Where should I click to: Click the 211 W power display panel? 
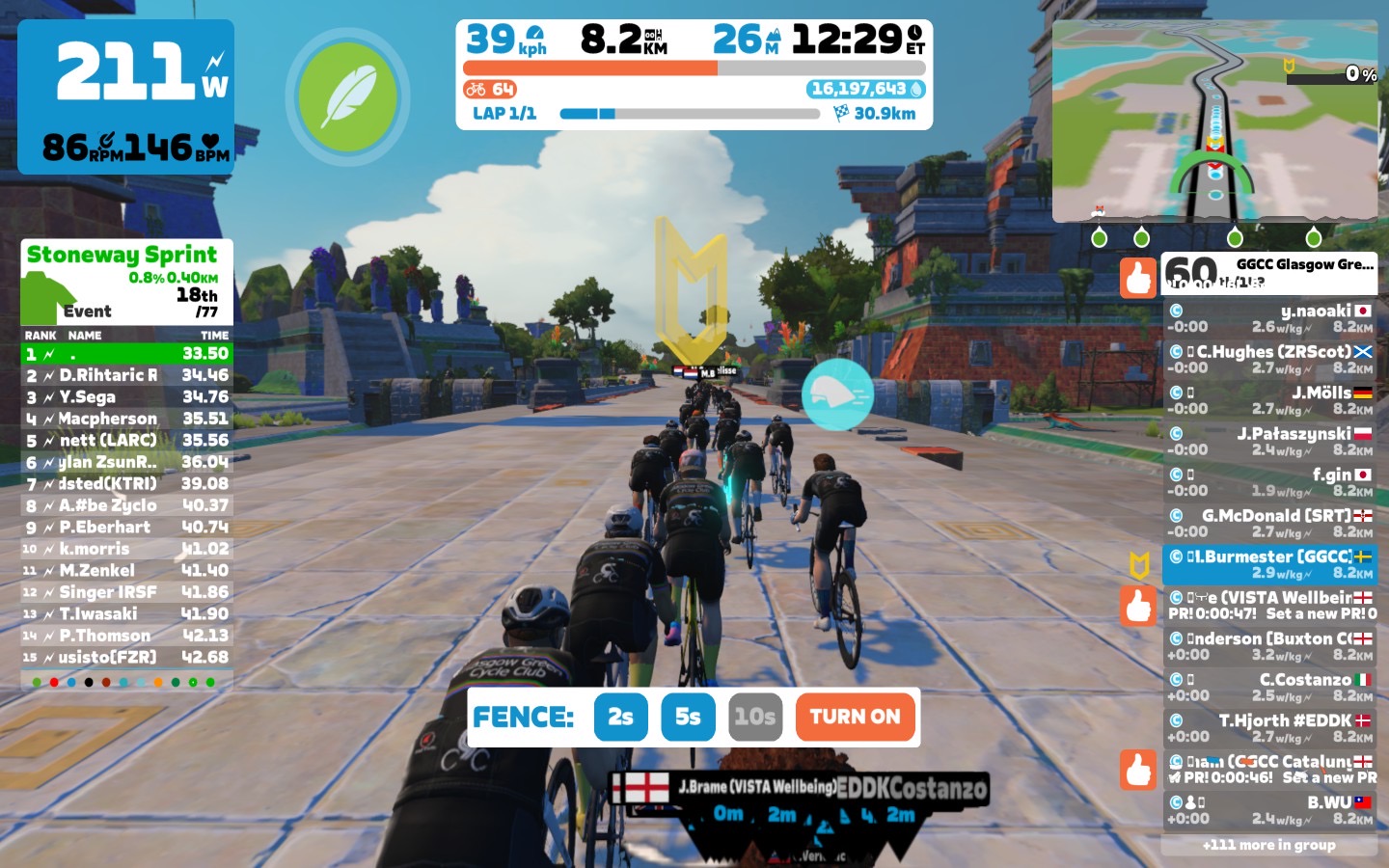pos(126,96)
